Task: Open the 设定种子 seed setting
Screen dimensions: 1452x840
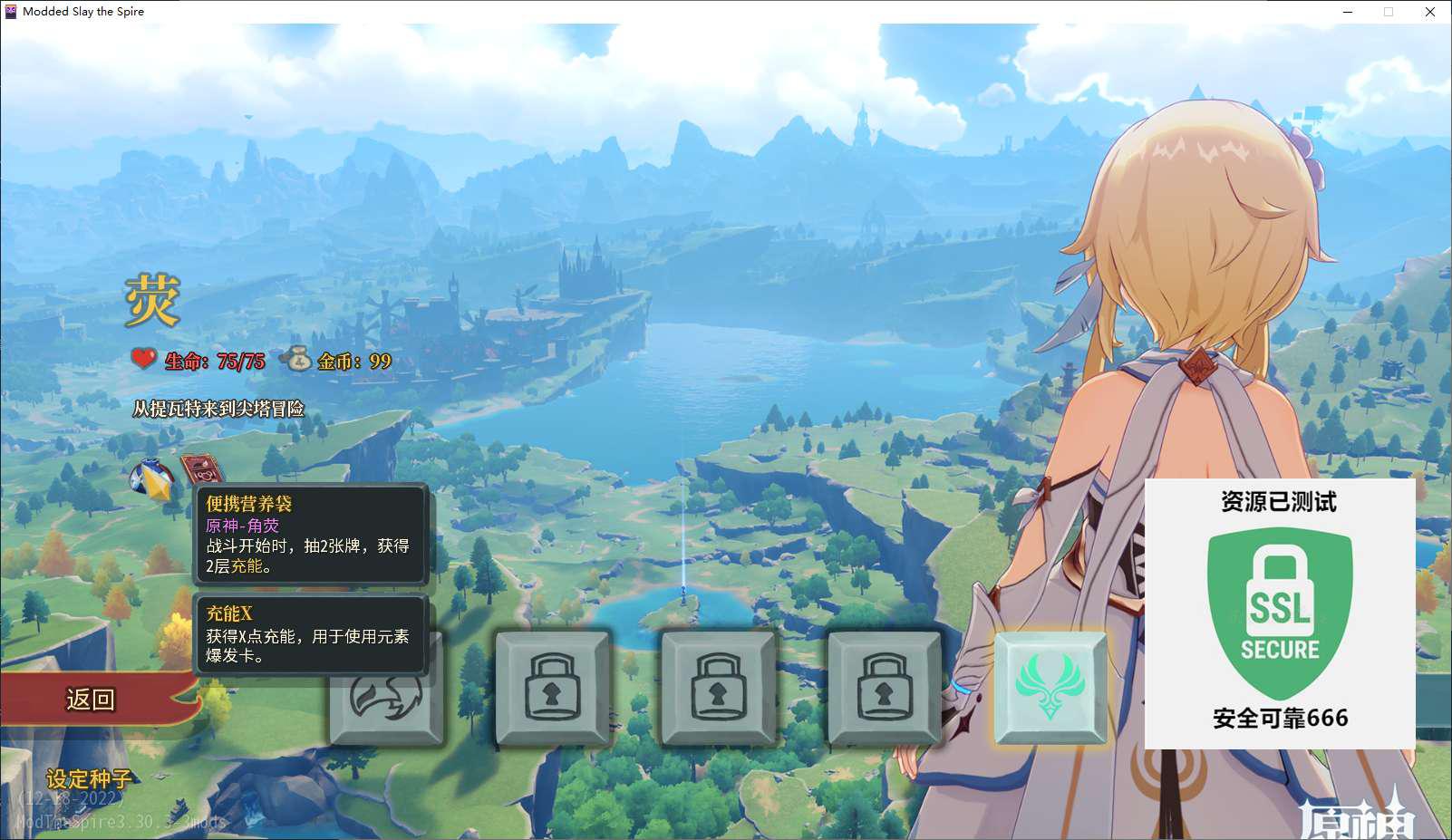Action: point(89,778)
